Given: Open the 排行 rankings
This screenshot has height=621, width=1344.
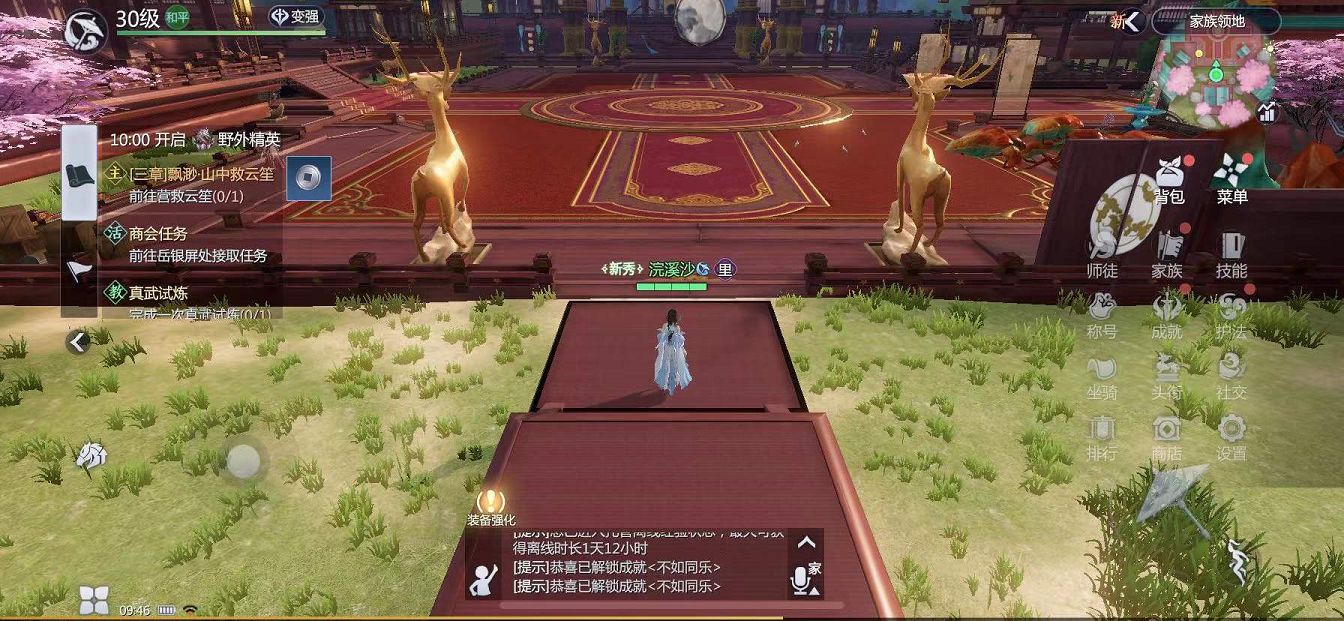Looking at the screenshot, I should coord(1102,438).
